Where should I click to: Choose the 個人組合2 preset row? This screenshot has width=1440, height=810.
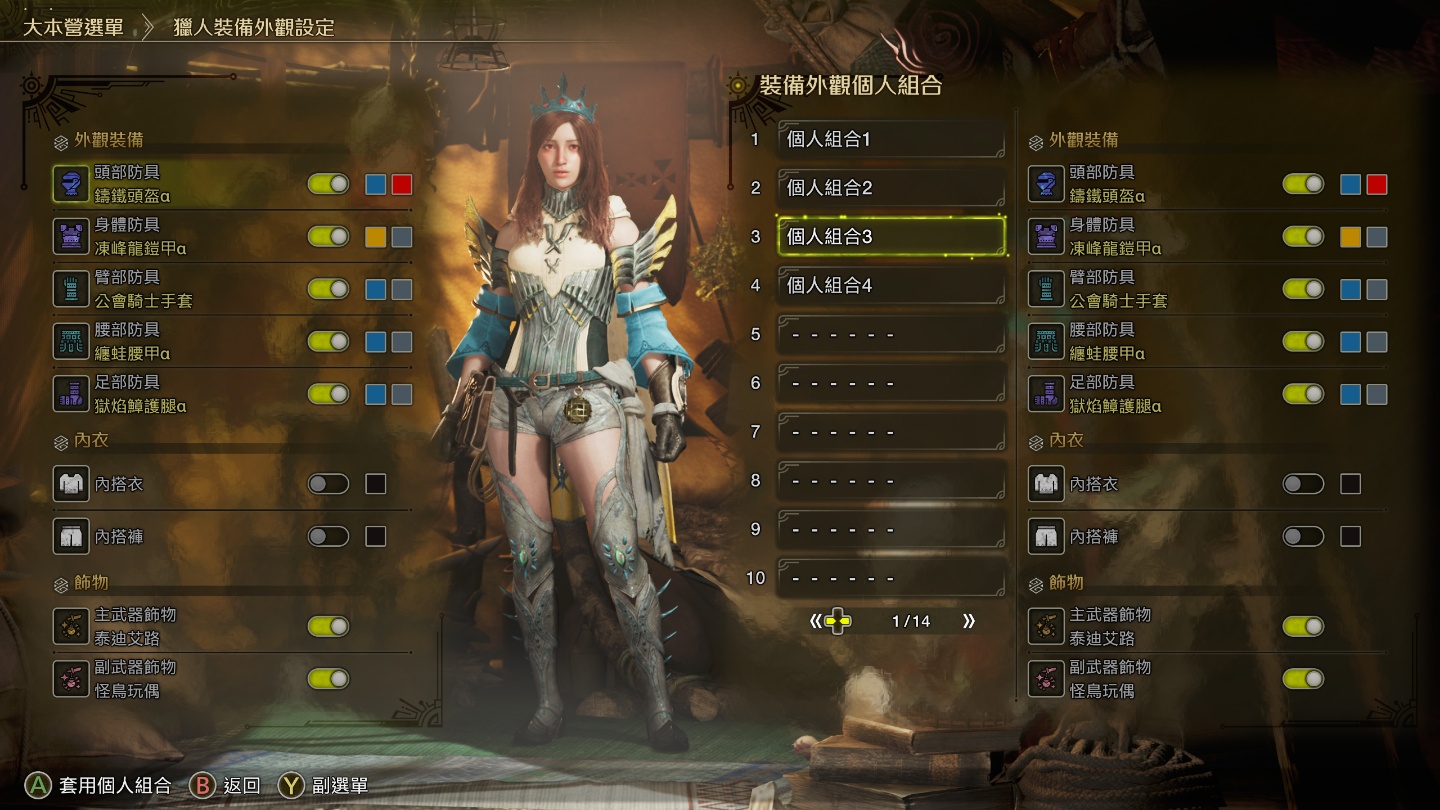pyautogui.click(x=890, y=188)
